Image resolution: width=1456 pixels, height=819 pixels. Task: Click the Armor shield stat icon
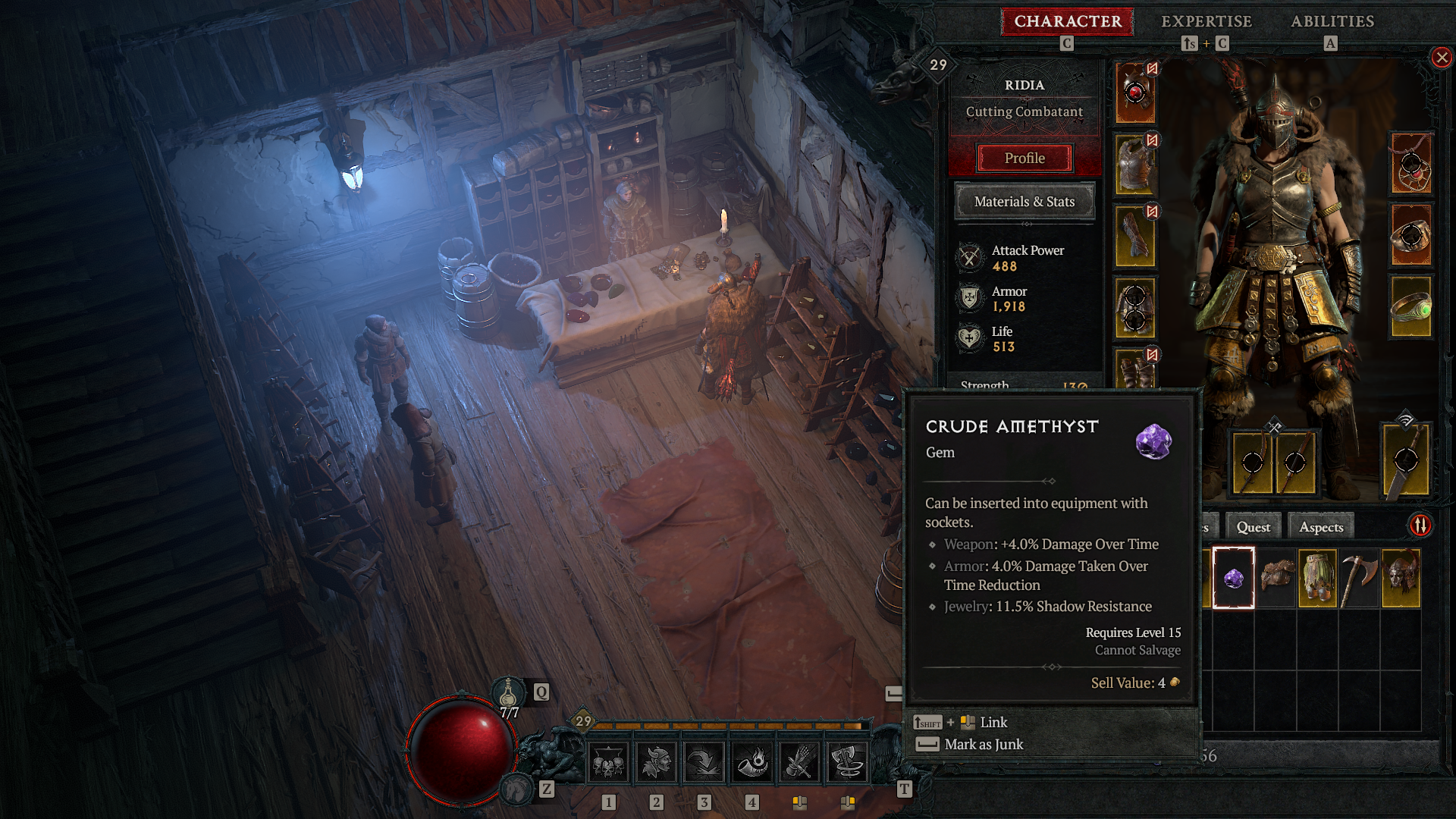pos(968,297)
